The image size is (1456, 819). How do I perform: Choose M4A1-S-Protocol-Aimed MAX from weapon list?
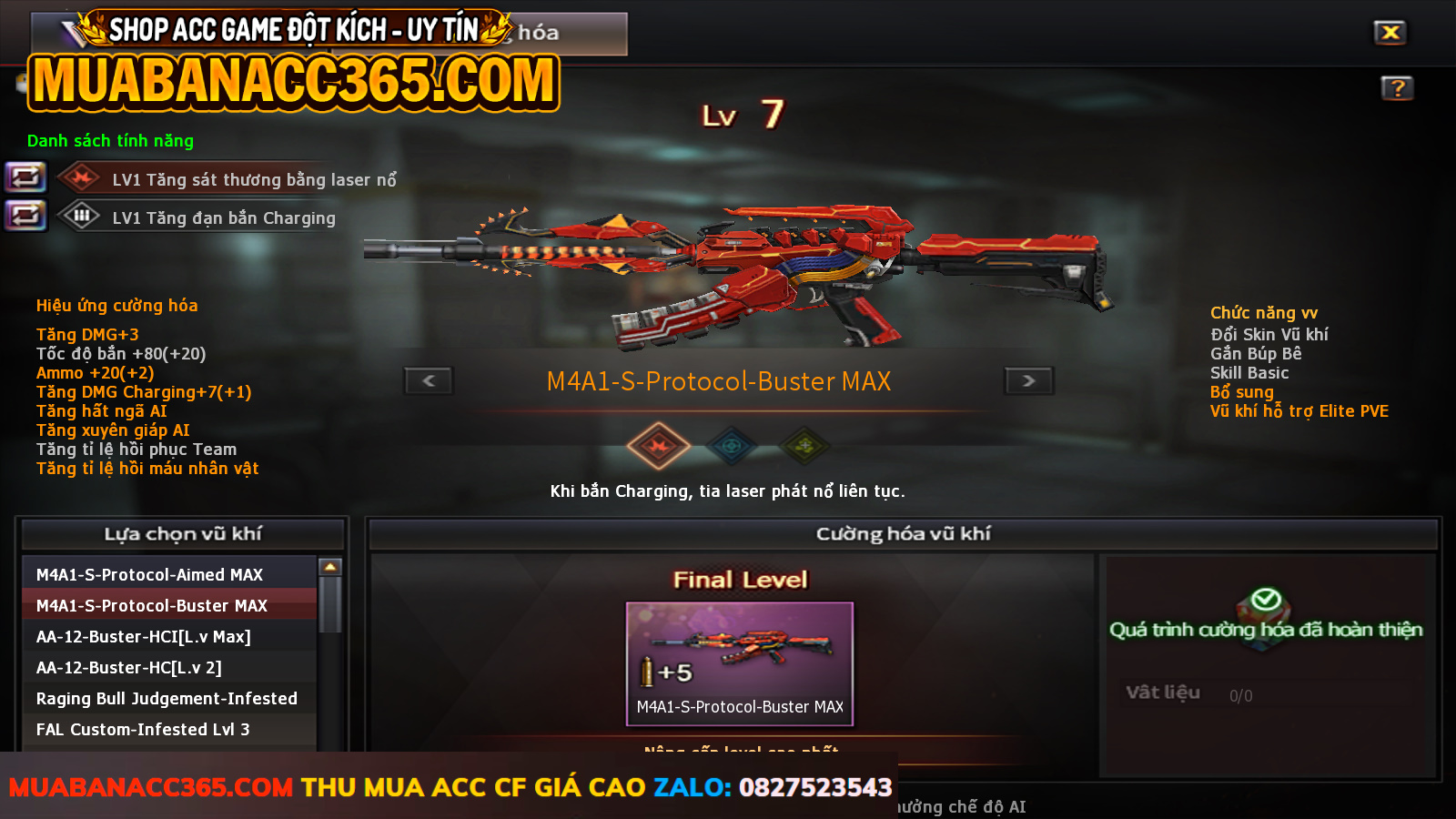[168, 574]
